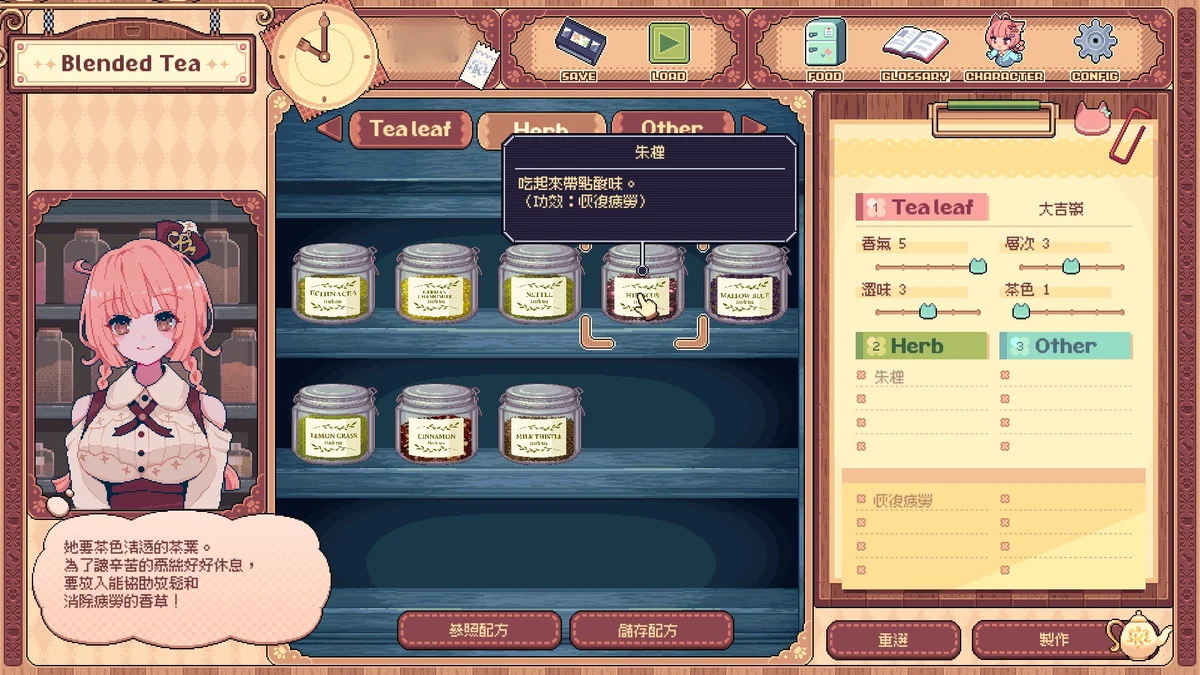Screen dimensions: 1200x675
Task: Pick the Hibiscus jar
Action: (x=643, y=287)
